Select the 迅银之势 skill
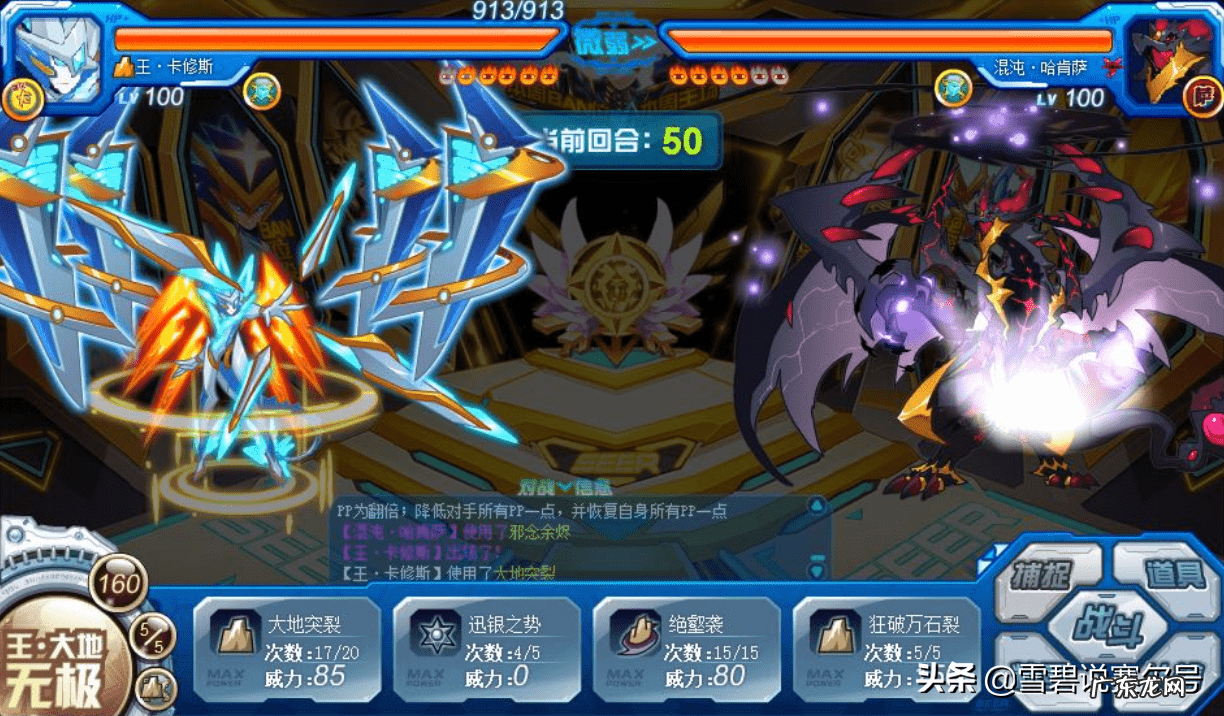Image resolution: width=1224 pixels, height=716 pixels. (486, 649)
